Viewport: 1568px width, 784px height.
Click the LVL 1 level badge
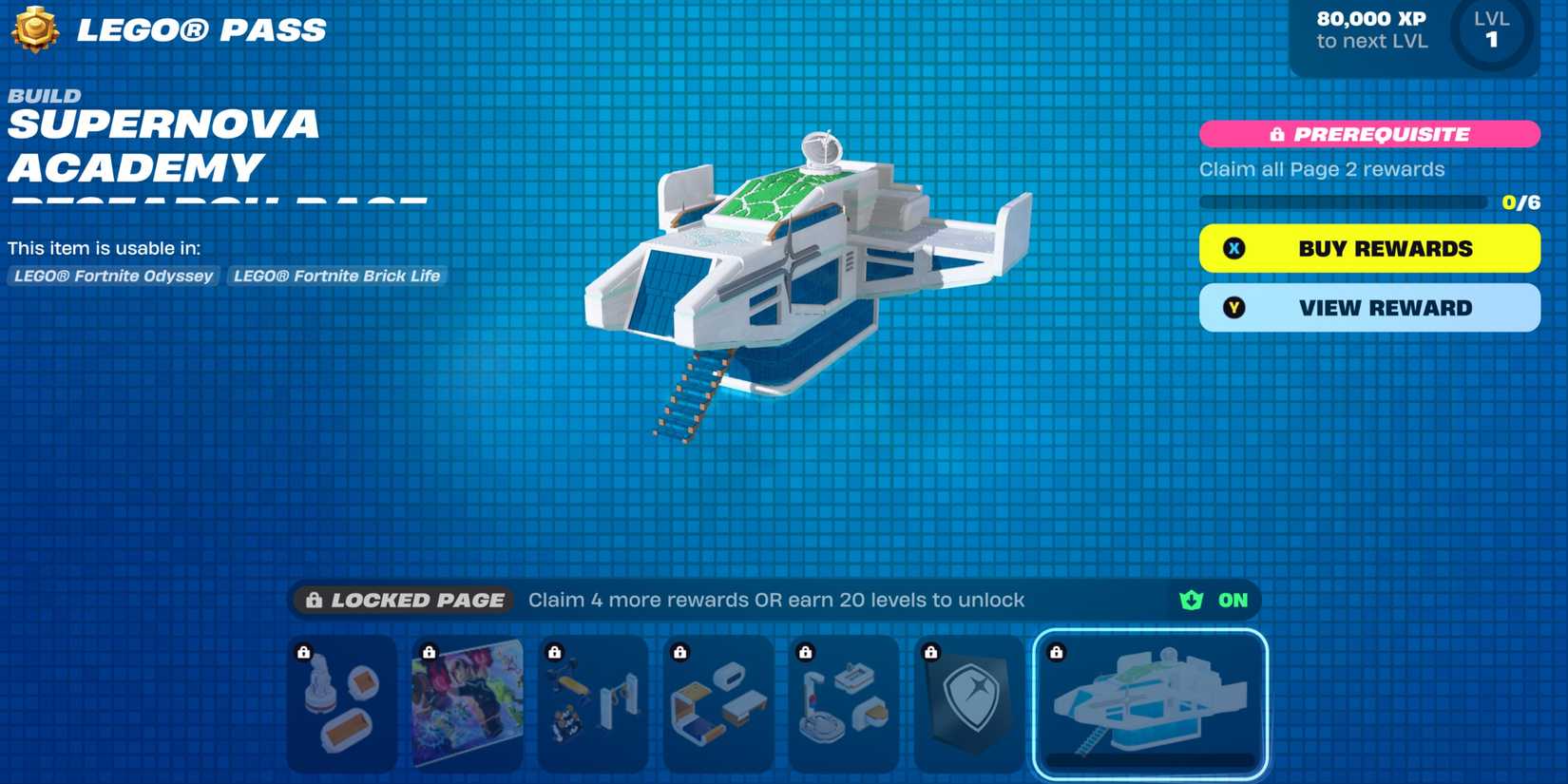point(1494,29)
